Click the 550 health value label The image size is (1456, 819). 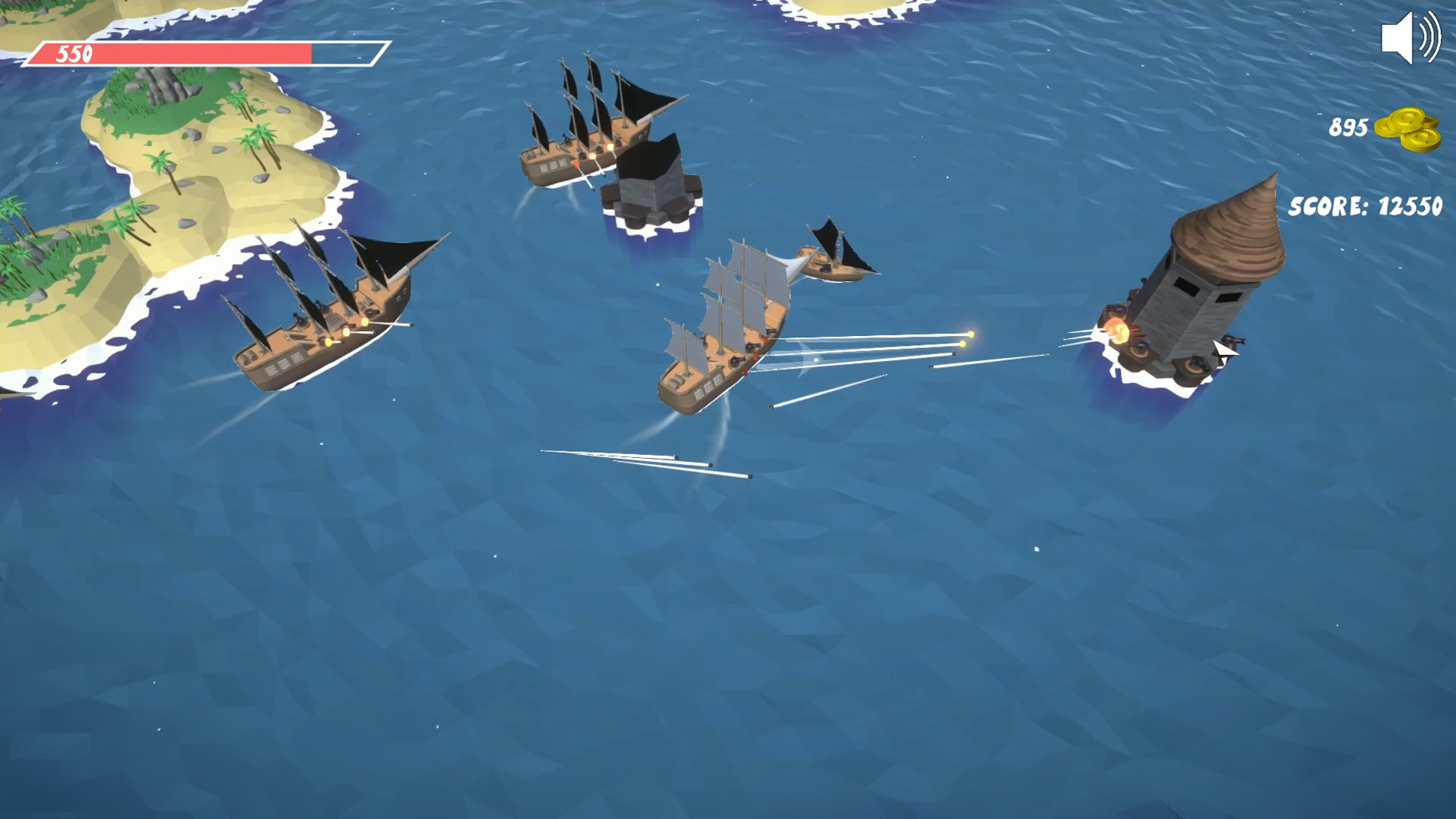pos(72,53)
